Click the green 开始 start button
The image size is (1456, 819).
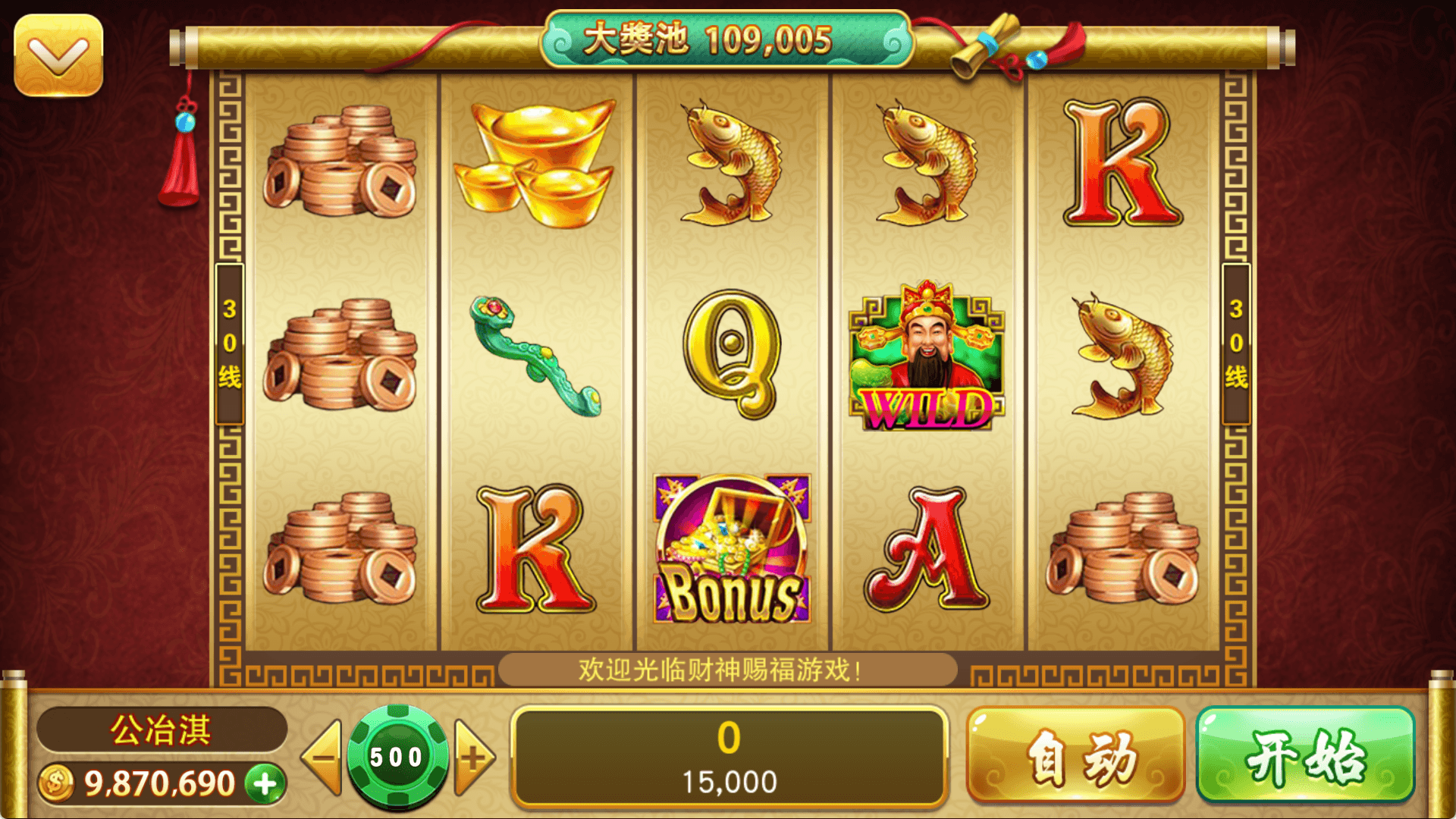click(1305, 755)
